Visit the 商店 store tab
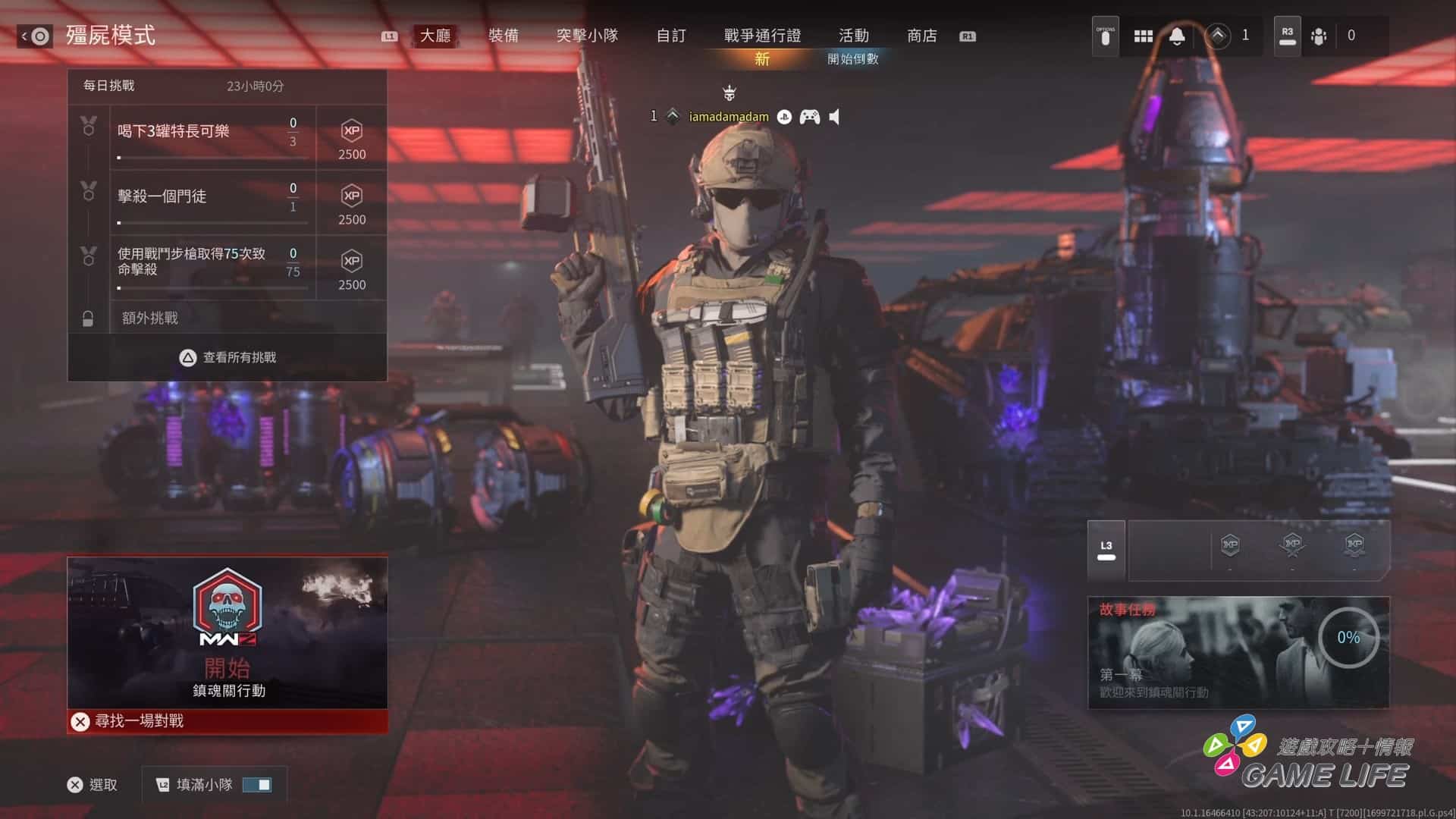The height and width of the screenshot is (819, 1456). pyautogui.click(x=922, y=36)
